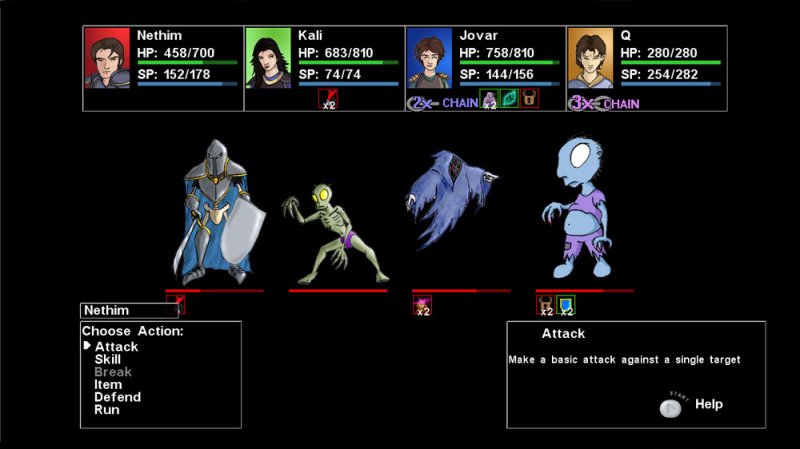Screen dimensions: 800x449
Task: Select the Item action
Action: [x=108, y=384]
